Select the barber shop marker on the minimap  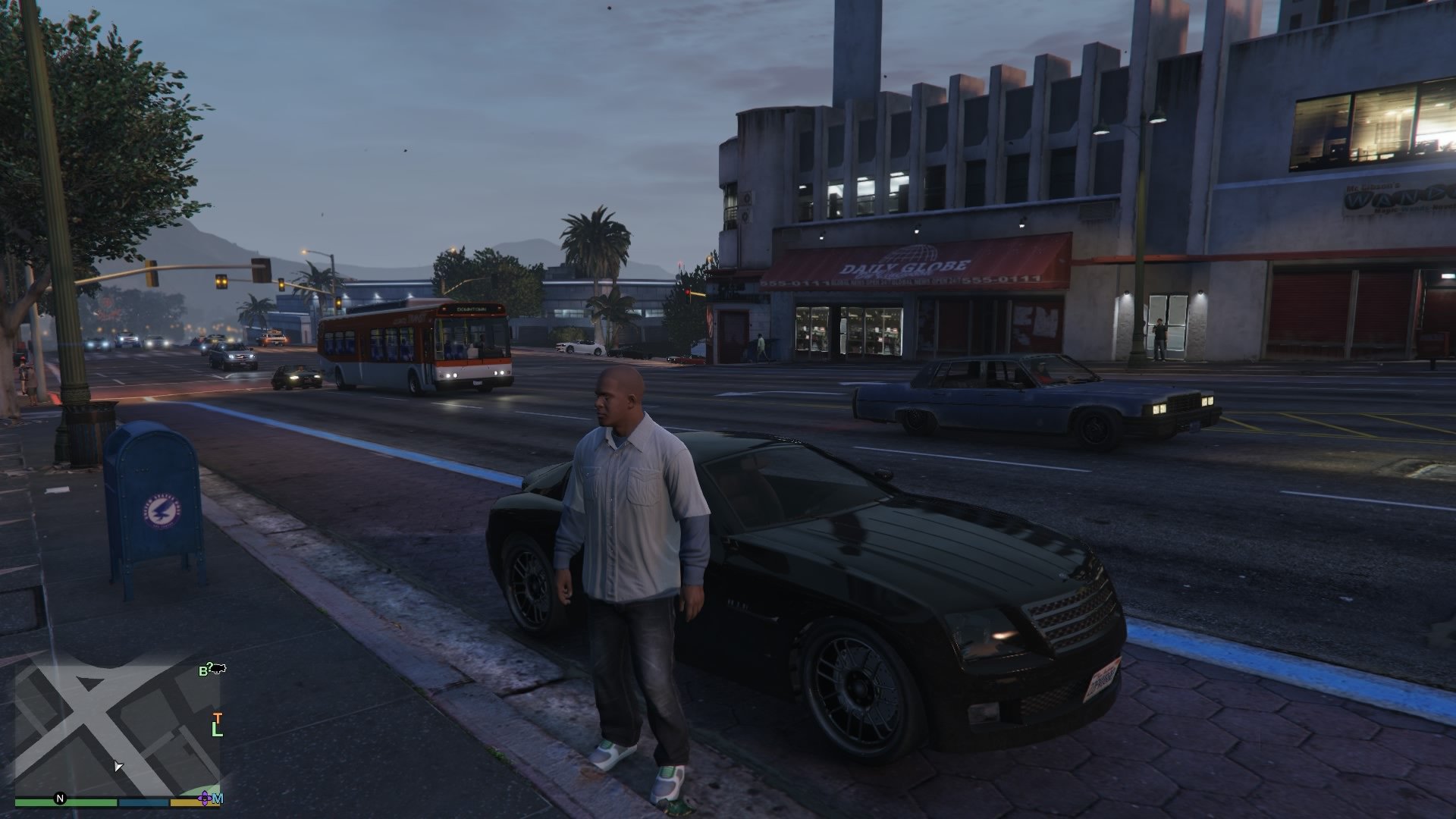pyautogui.click(x=202, y=670)
